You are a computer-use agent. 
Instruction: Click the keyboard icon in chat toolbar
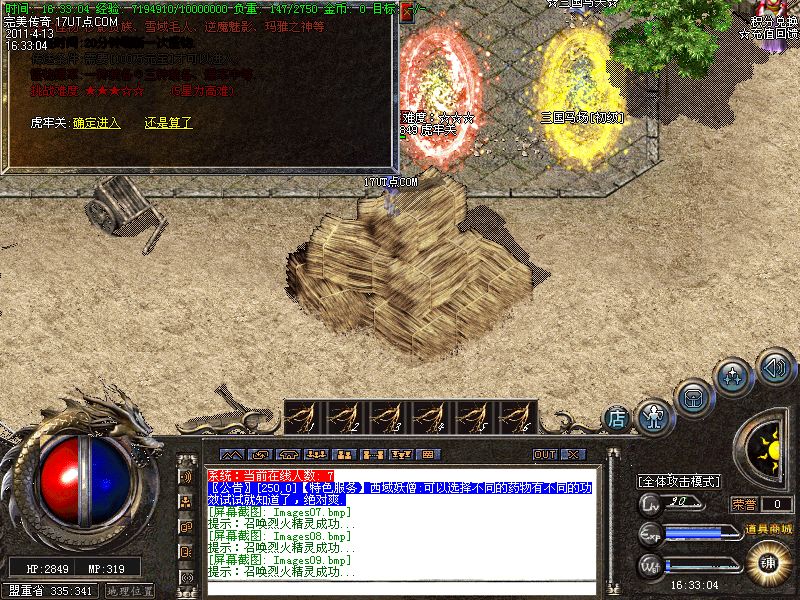coord(426,454)
